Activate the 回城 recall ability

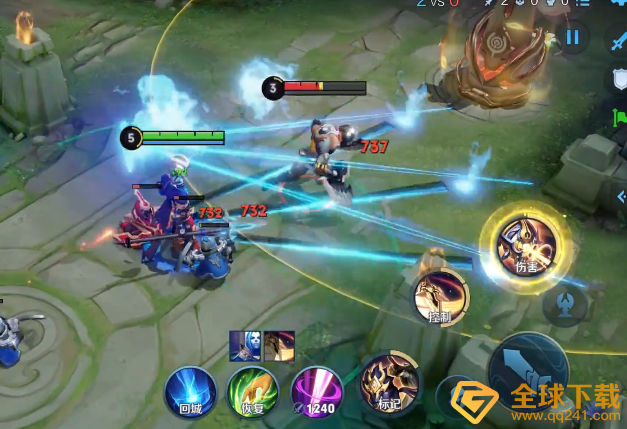tap(189, 388)
